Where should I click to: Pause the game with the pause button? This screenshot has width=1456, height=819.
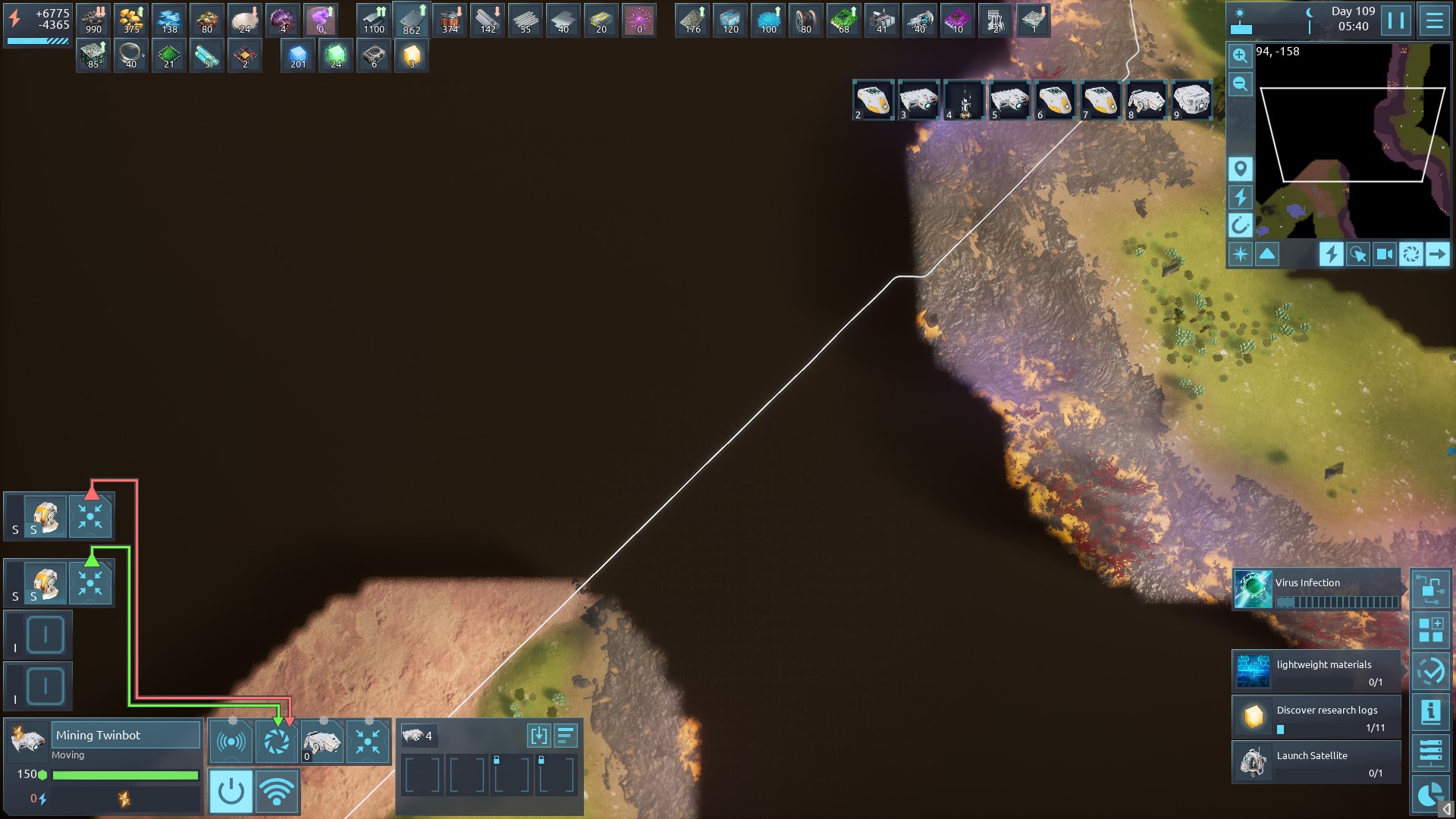tap(1395, 20)
